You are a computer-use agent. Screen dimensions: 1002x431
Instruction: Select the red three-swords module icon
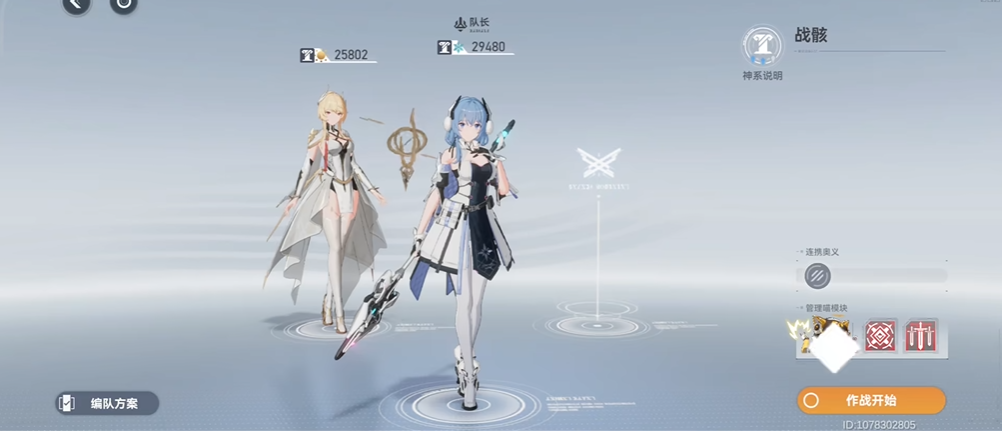coord(920,337)
